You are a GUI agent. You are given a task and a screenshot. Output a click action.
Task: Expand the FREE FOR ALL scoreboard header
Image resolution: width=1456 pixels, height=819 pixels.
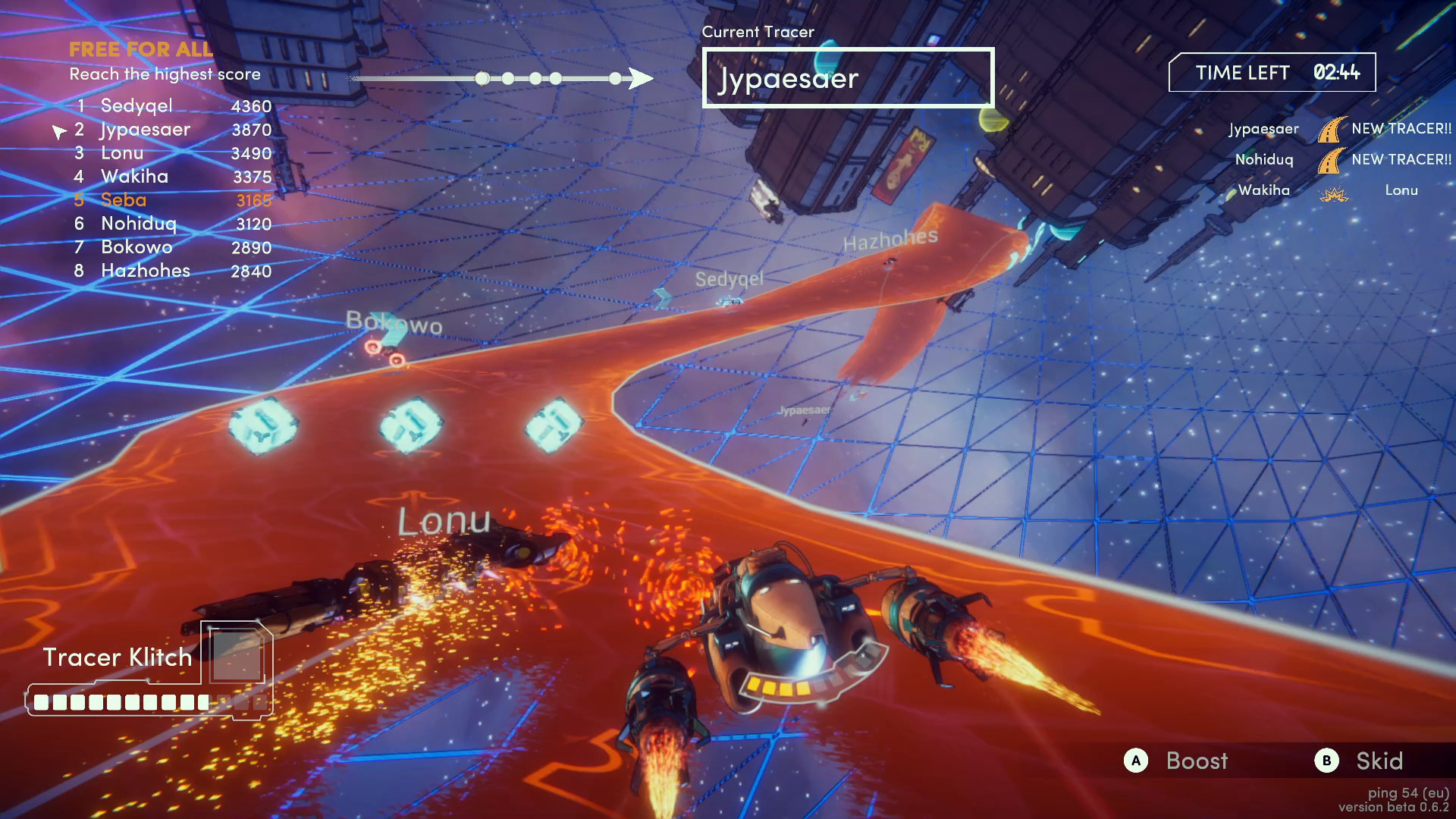pos(140,49)
